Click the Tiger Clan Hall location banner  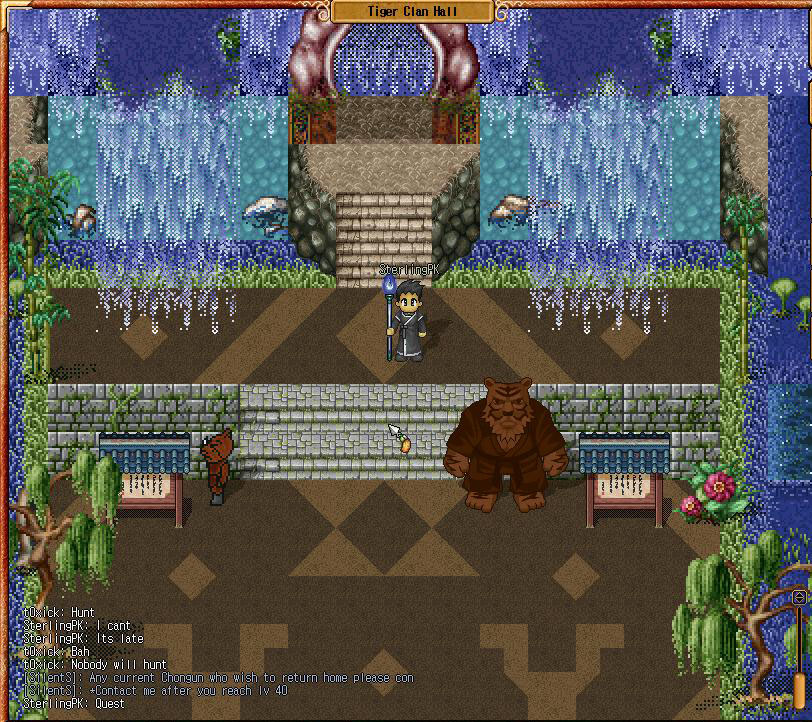click(411, 12)
